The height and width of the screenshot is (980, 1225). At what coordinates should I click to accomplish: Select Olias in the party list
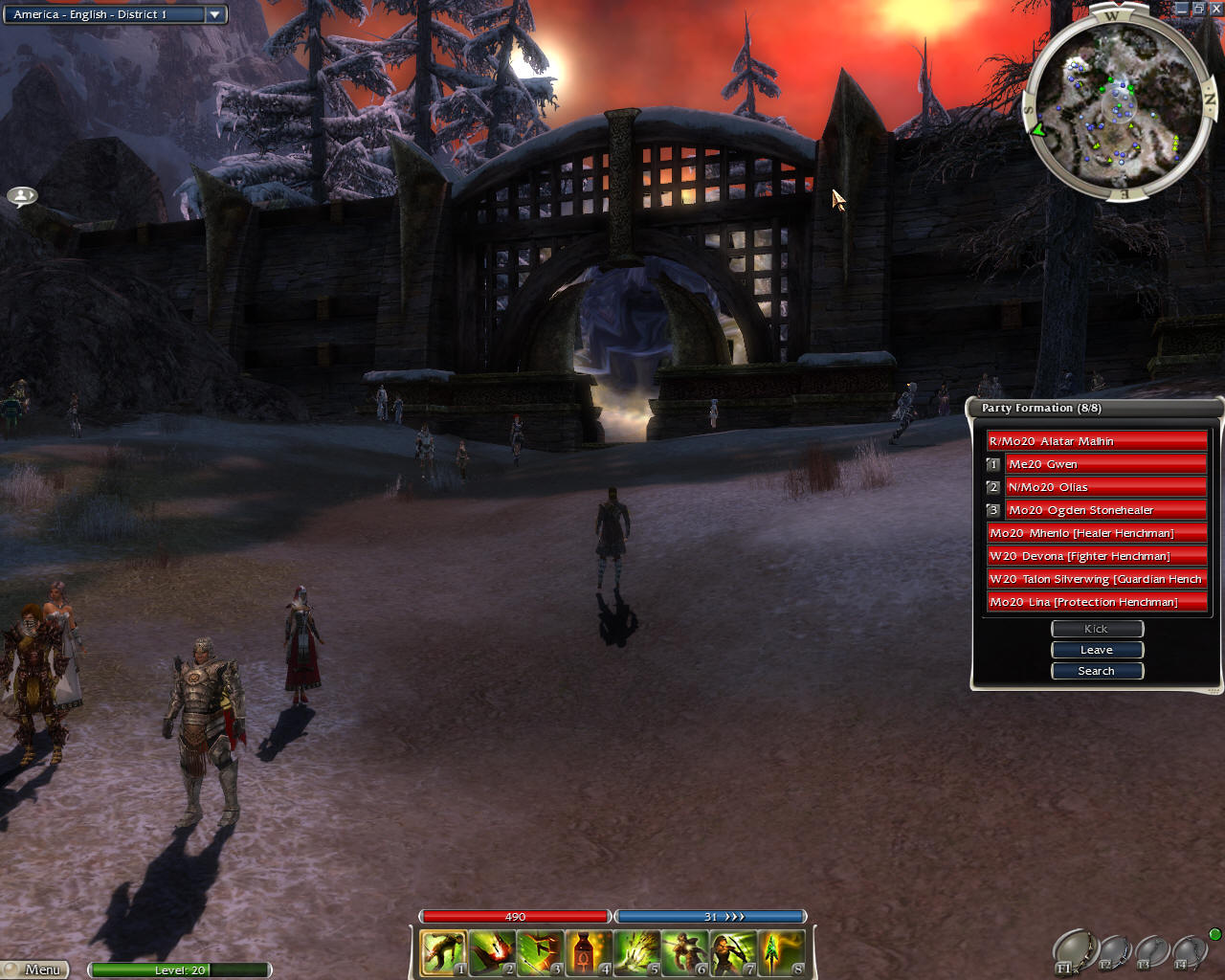click(x=1105, y=487)
